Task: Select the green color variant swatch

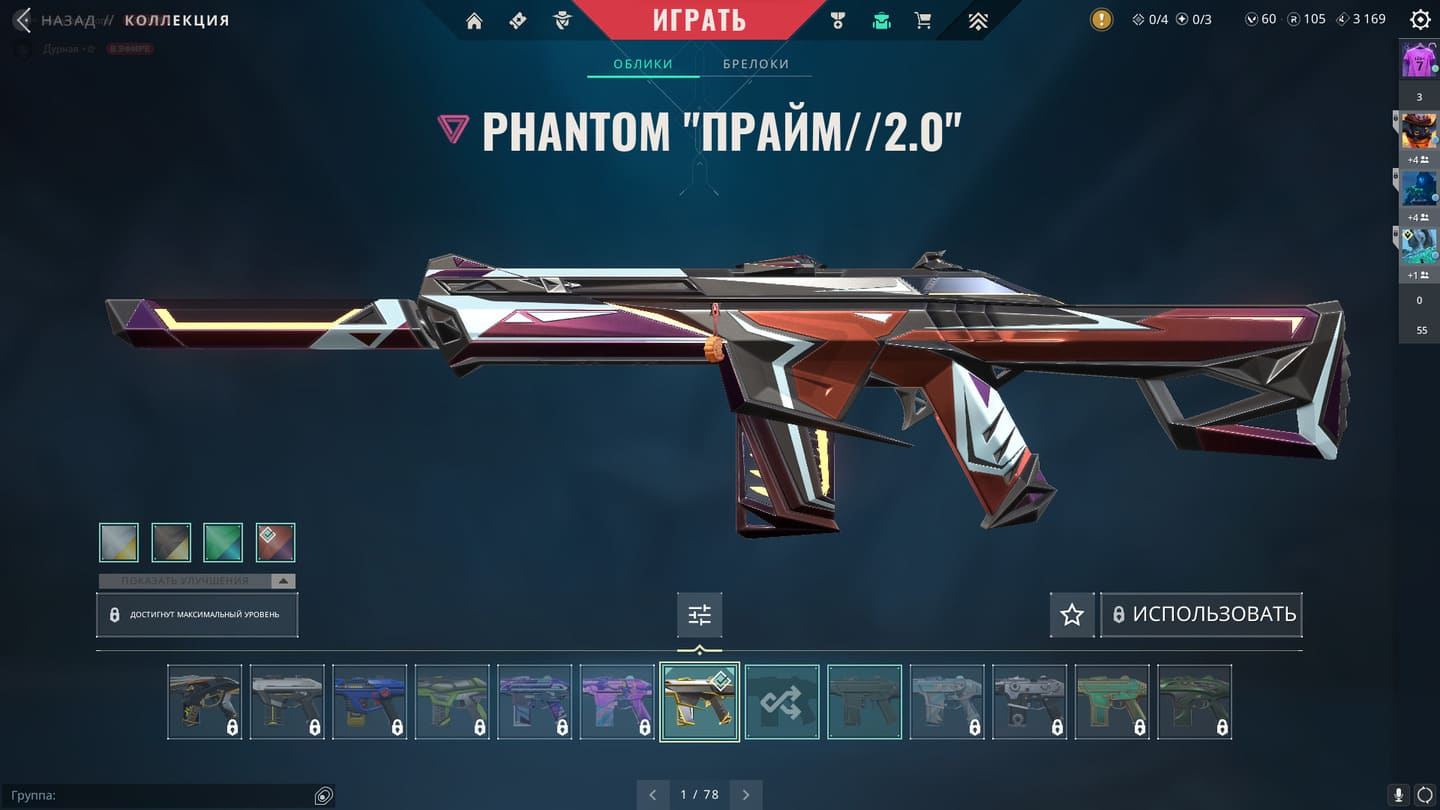Action: 223,542
